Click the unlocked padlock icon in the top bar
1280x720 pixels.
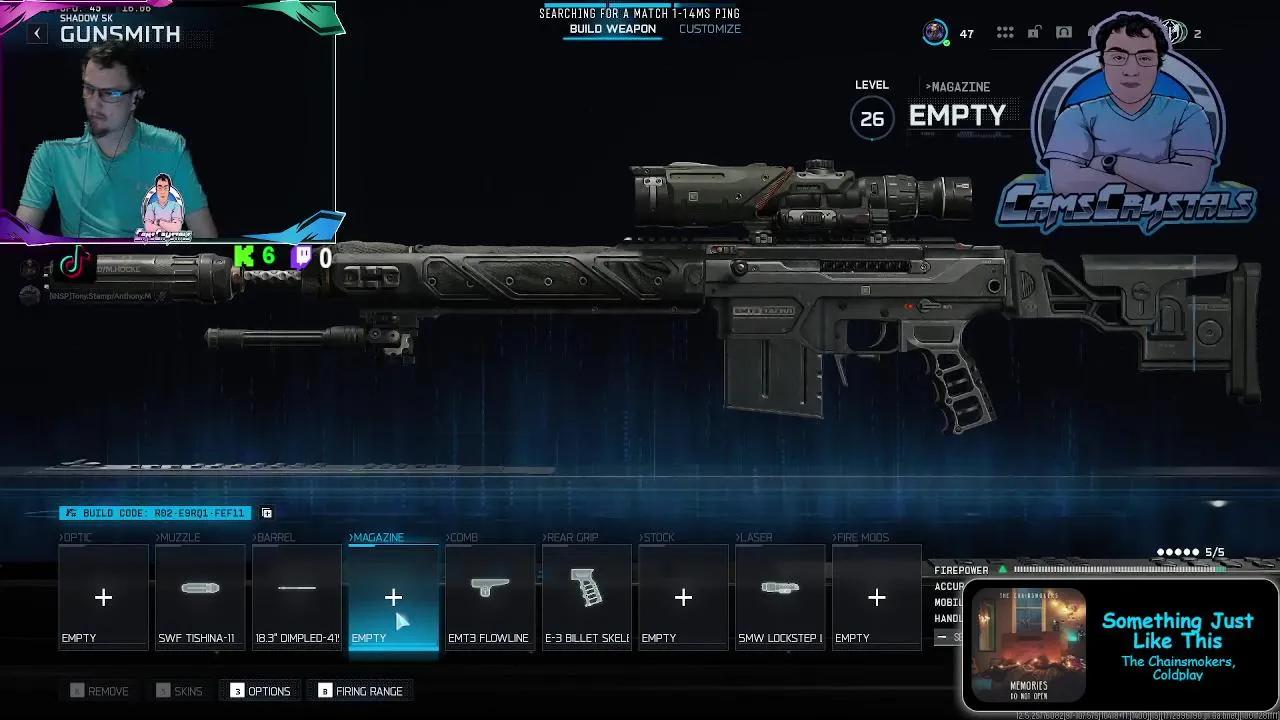click(x=1033, y=31)
